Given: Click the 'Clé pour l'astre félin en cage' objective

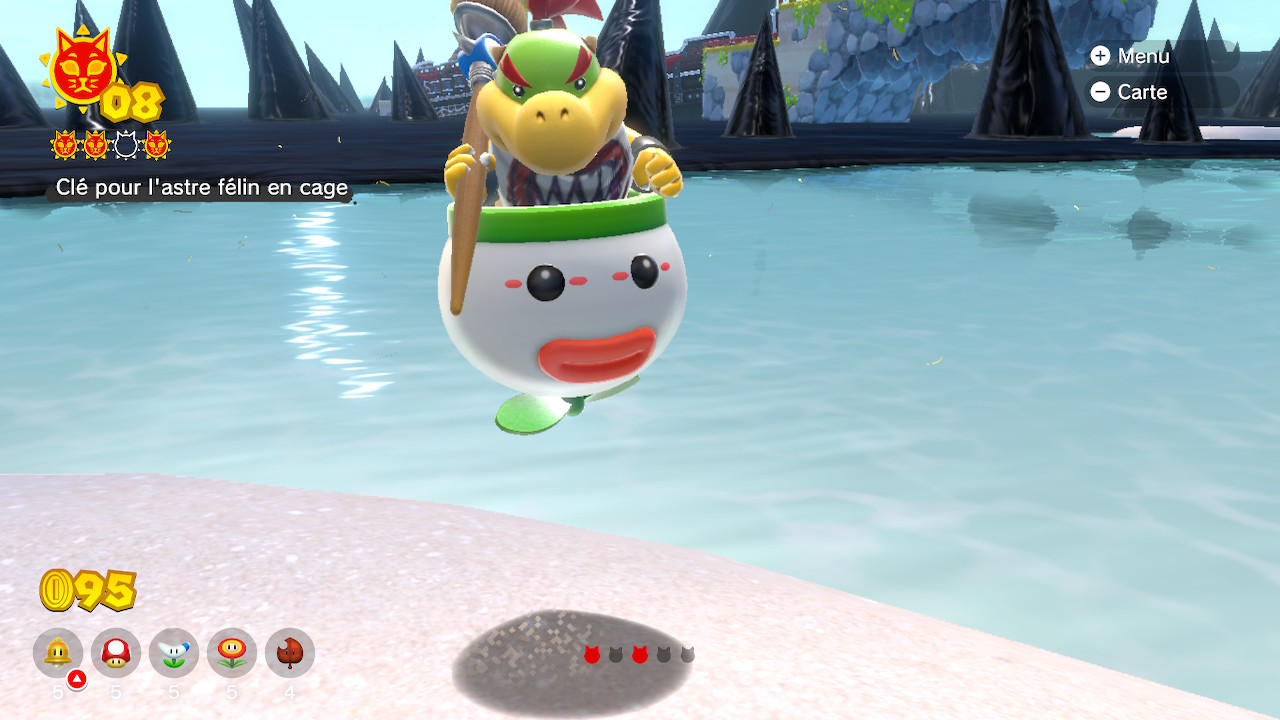Looking at the screenshot, I should point(201,187).
